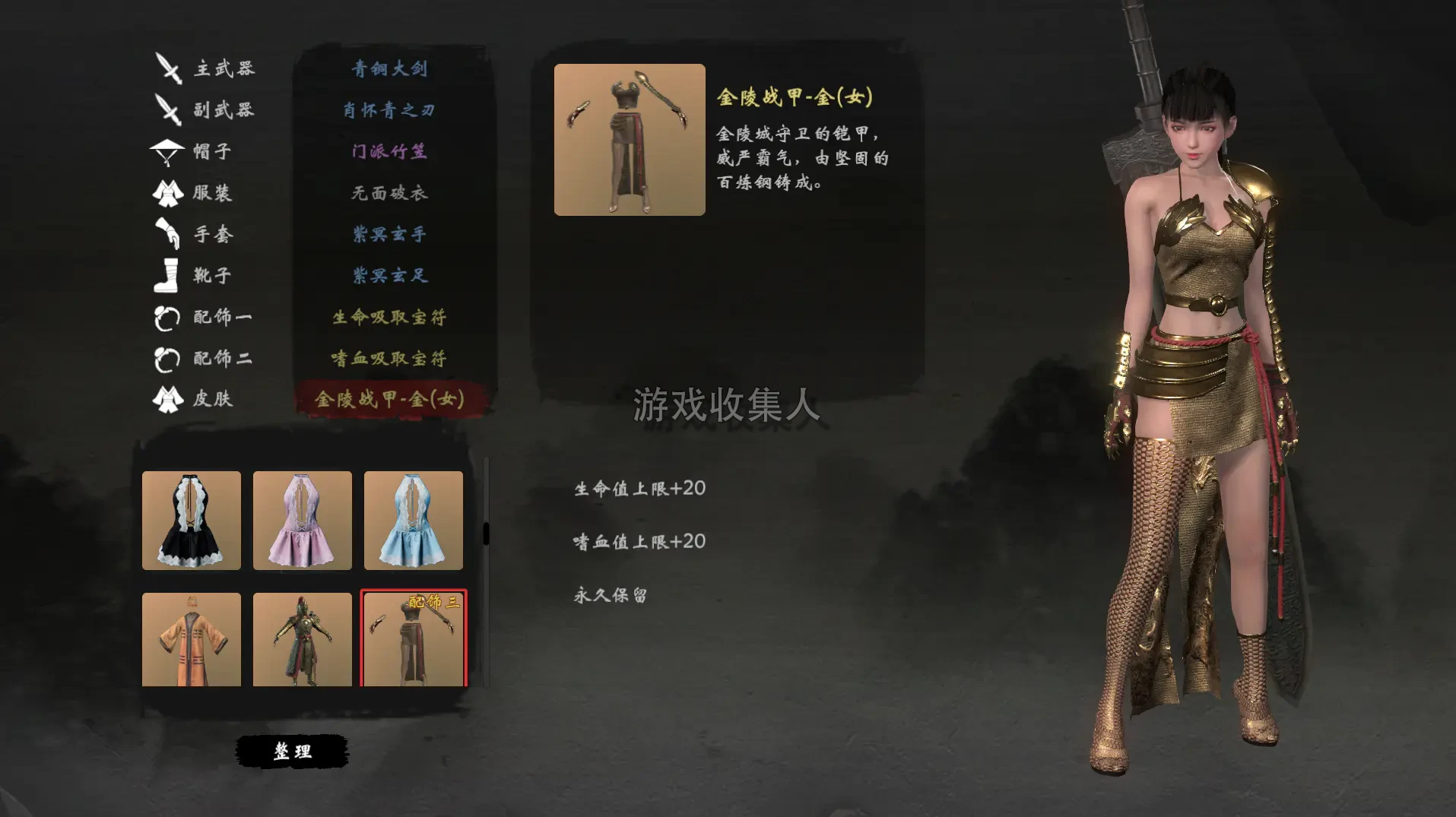
Task: Click the inventory scrollbar handle
Action: 484,532
